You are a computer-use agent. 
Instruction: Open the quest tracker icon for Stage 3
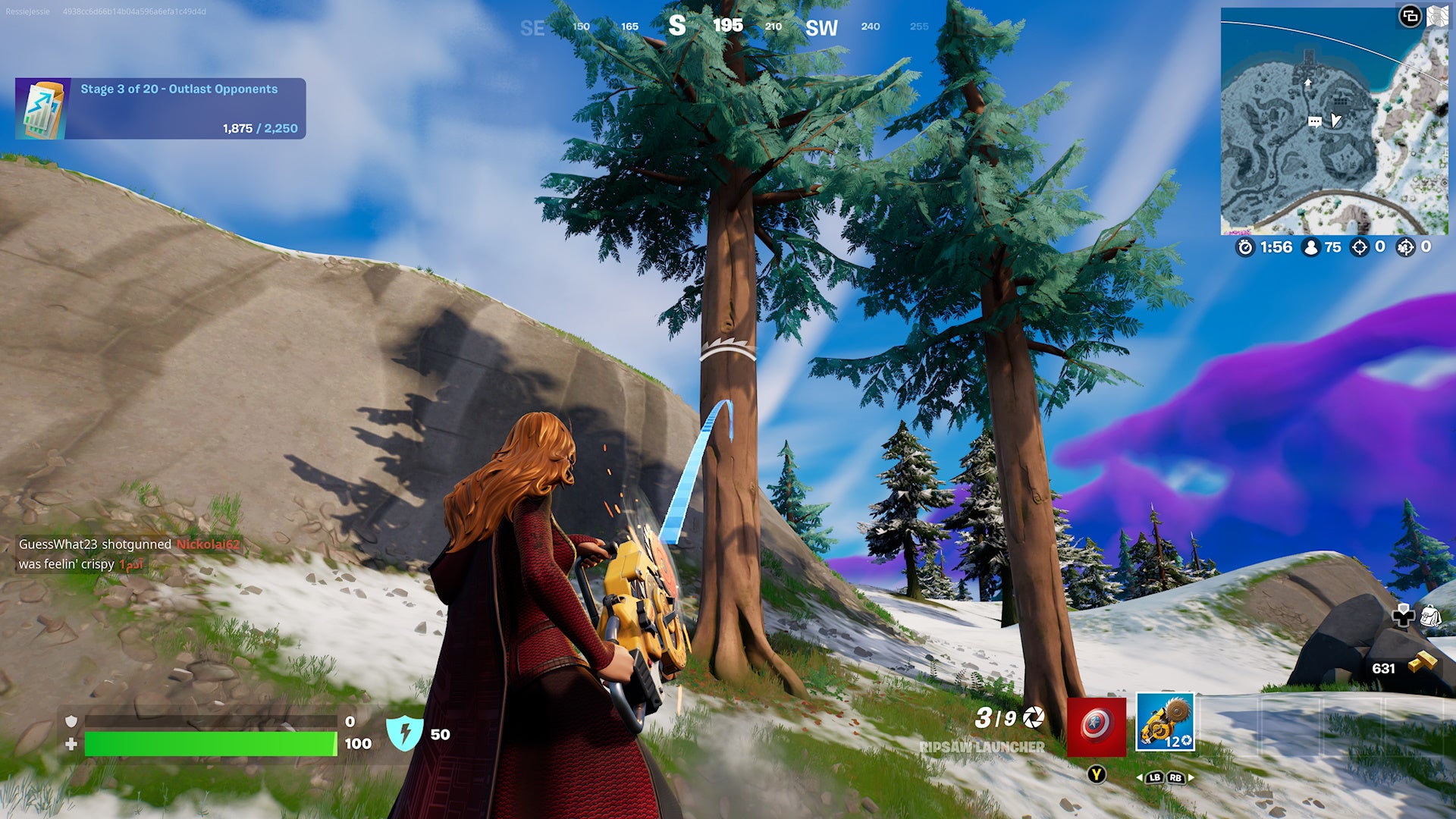(42, 108)
